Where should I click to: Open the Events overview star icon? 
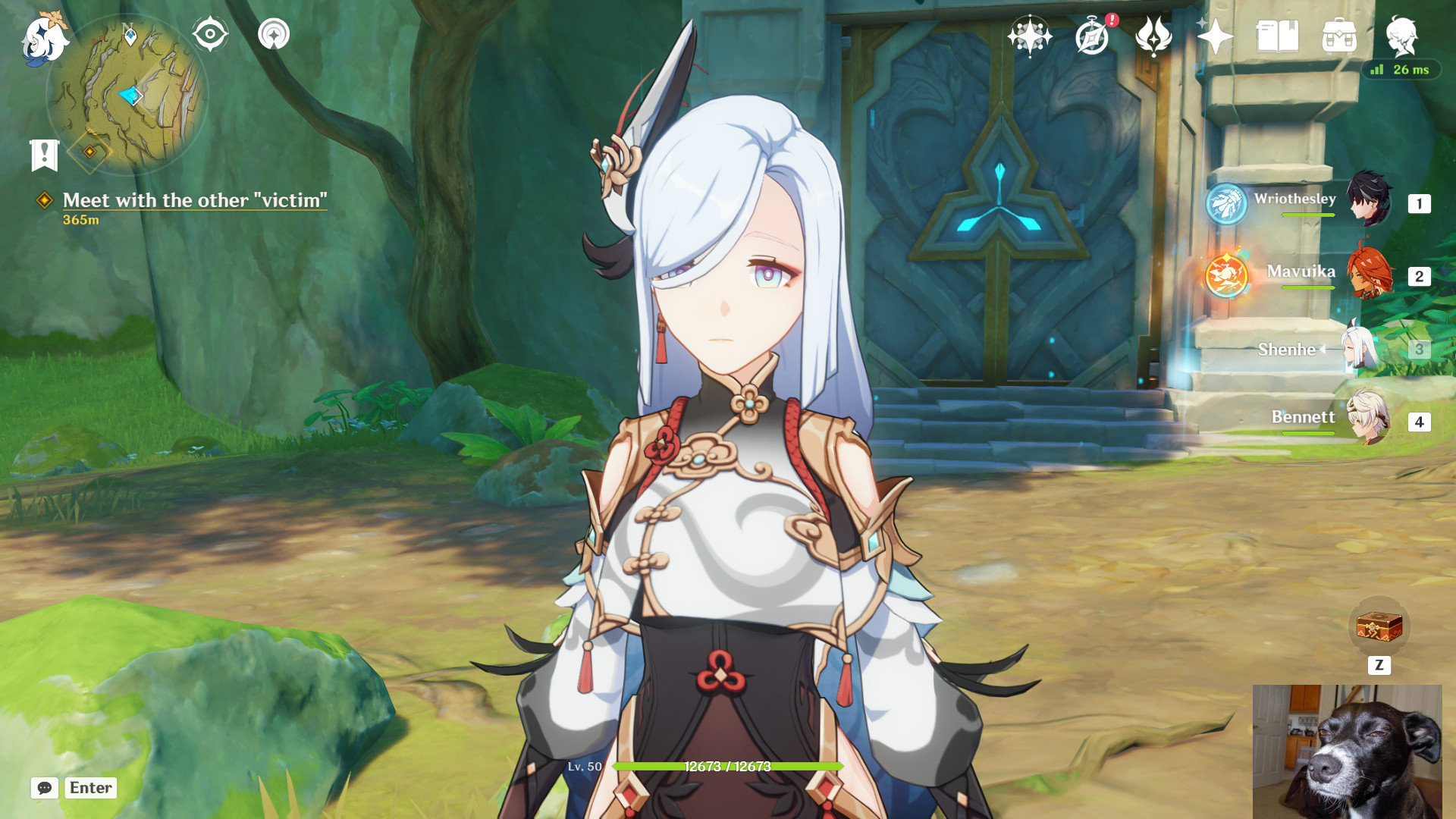pyautogui.click(x=1030, y=34)
